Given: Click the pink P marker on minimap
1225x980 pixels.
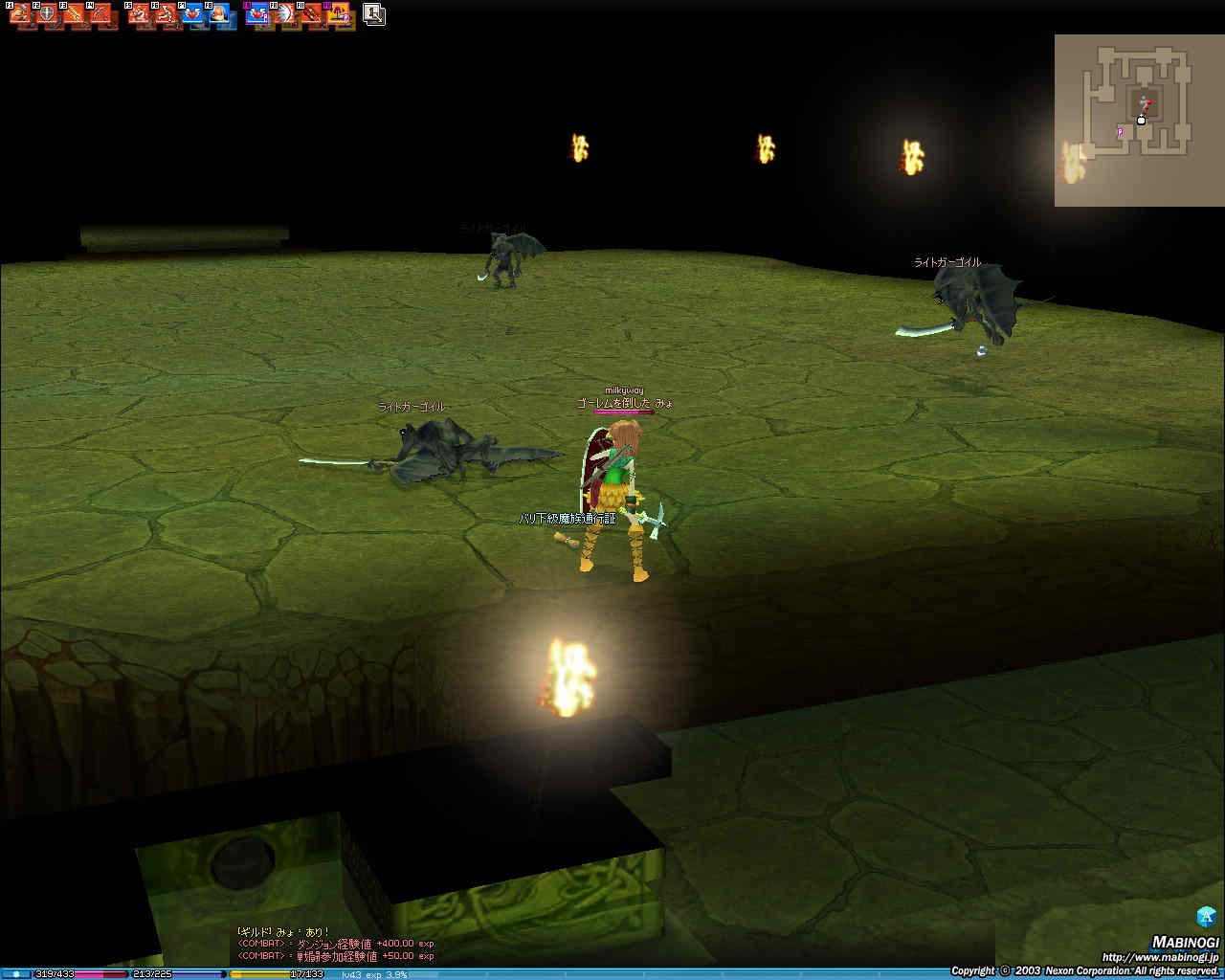Looking at the screenshot, I should click(1120, 132).
